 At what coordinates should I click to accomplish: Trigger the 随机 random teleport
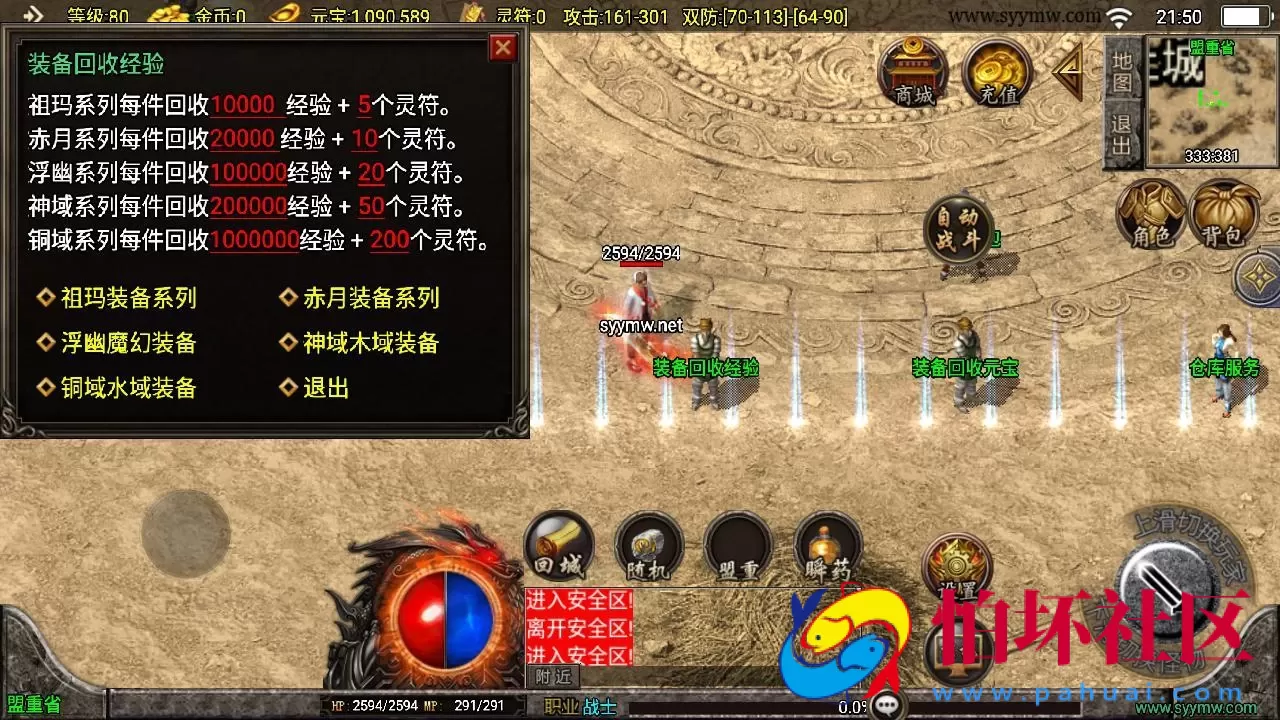tap(648, 545)
